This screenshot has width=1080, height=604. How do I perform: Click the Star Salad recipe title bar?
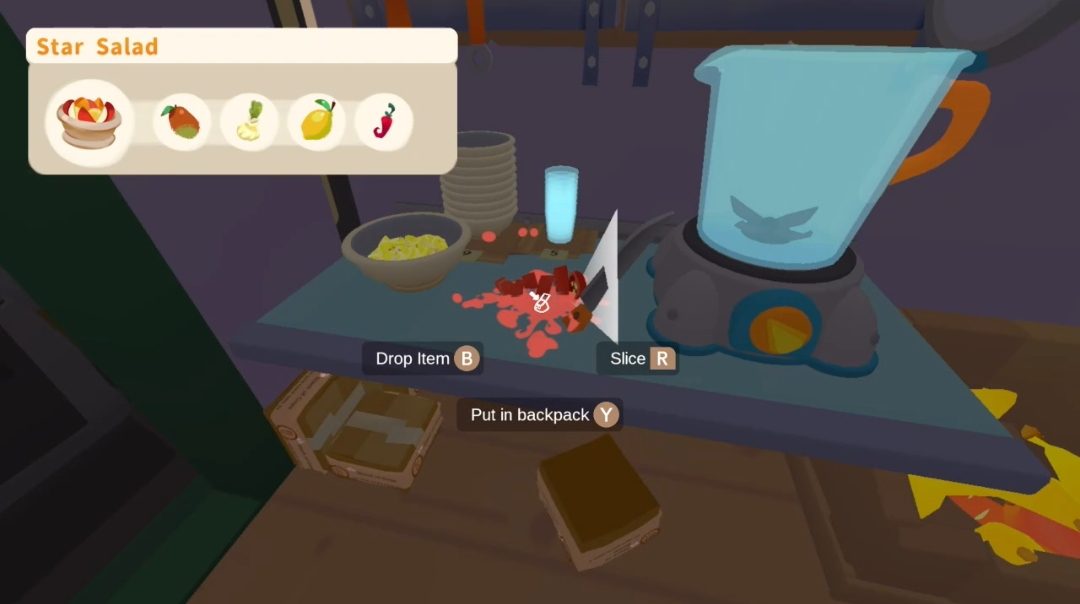tap(242, 46)
